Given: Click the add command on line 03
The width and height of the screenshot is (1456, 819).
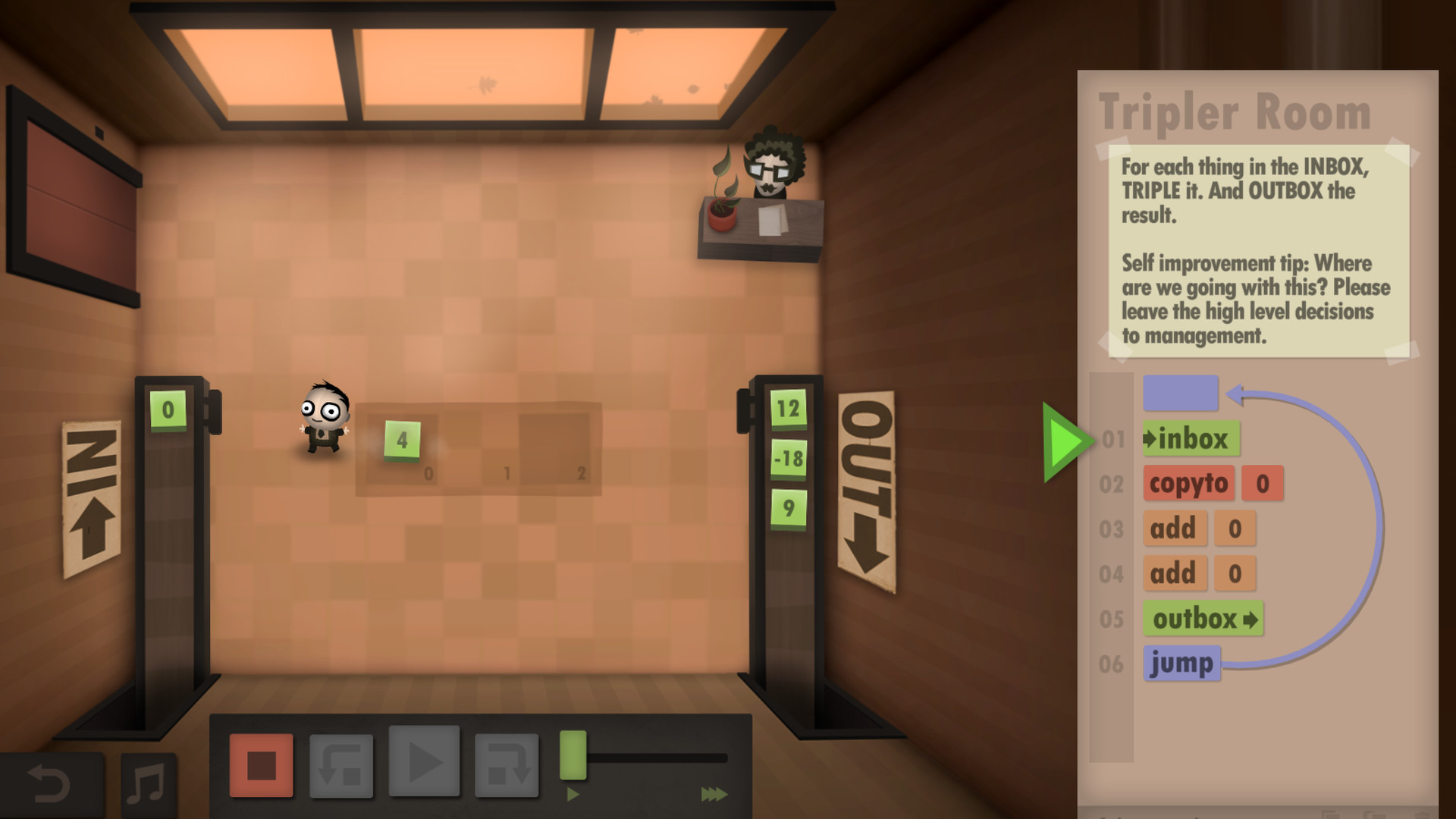Looking at the screenshot, I should (x=1174, y=529).
